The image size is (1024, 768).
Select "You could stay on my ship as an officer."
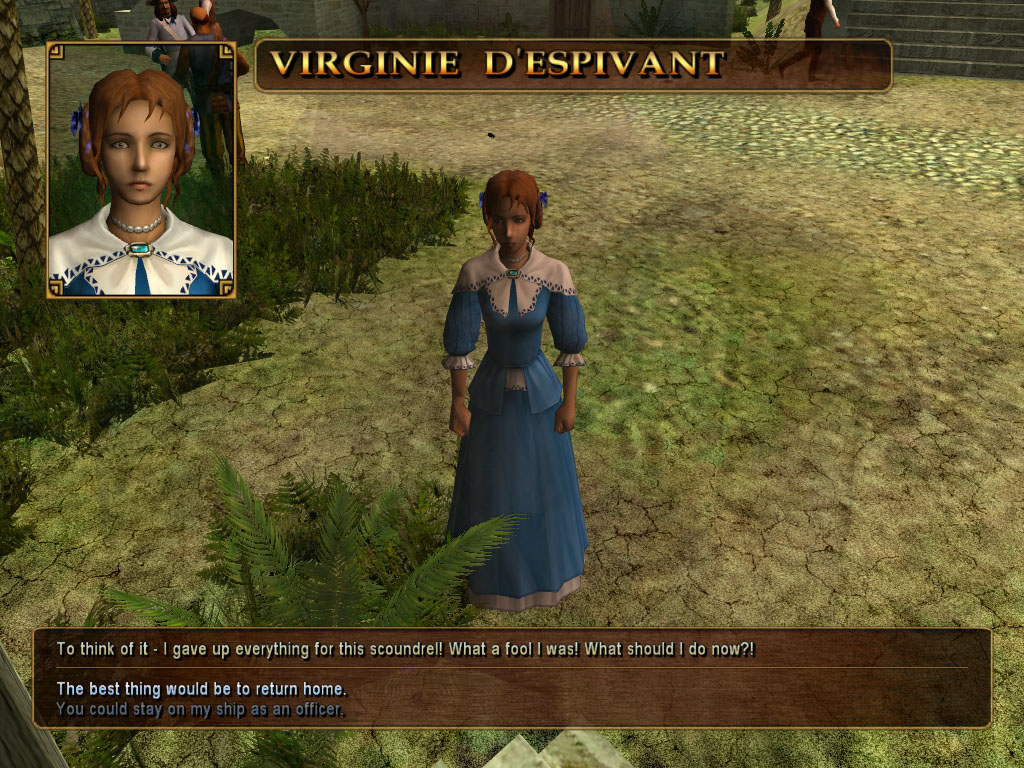tap(200, 709)
